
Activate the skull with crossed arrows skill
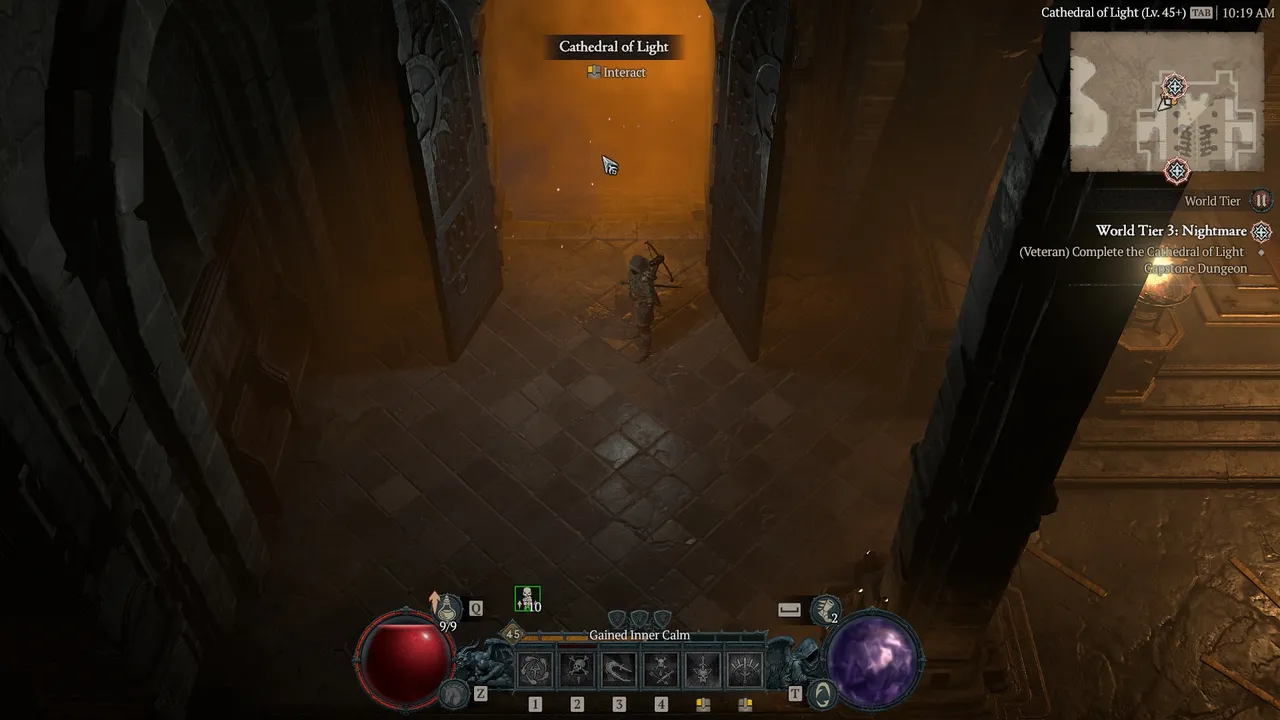(x=661, y=669)
